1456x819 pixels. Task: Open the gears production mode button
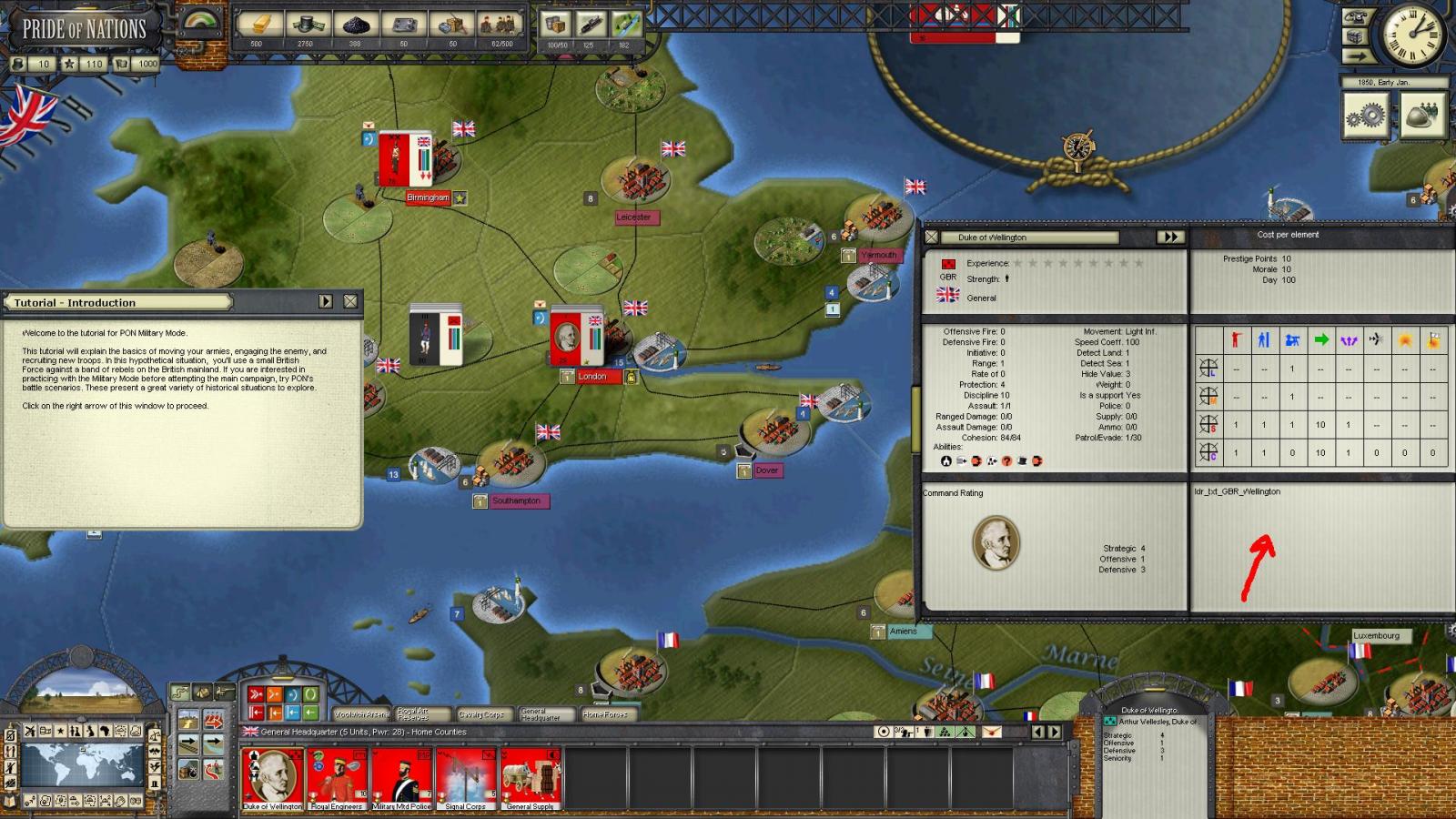tap(1366, 116)
